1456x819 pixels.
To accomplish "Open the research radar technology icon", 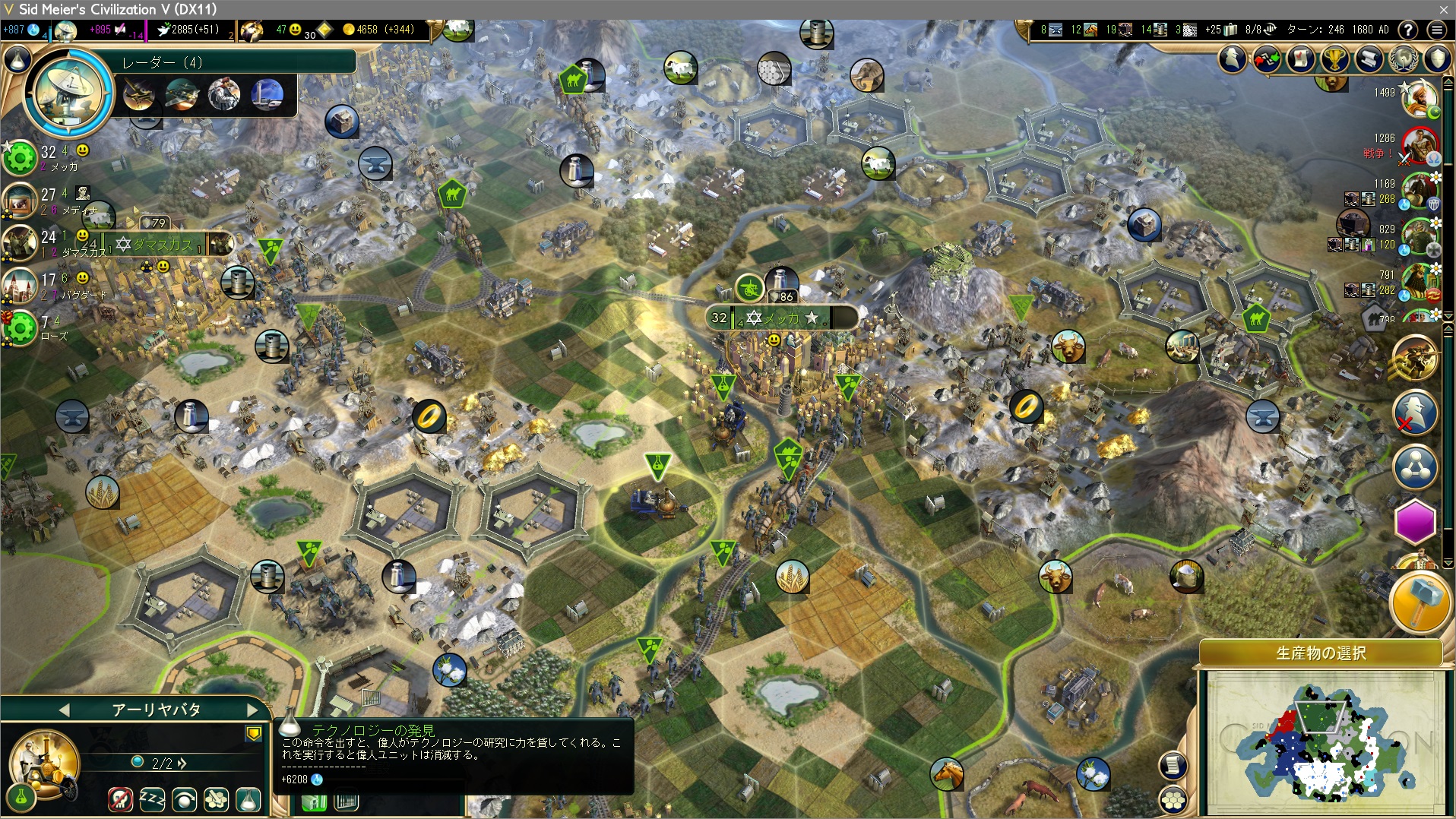I will (68, 92).
